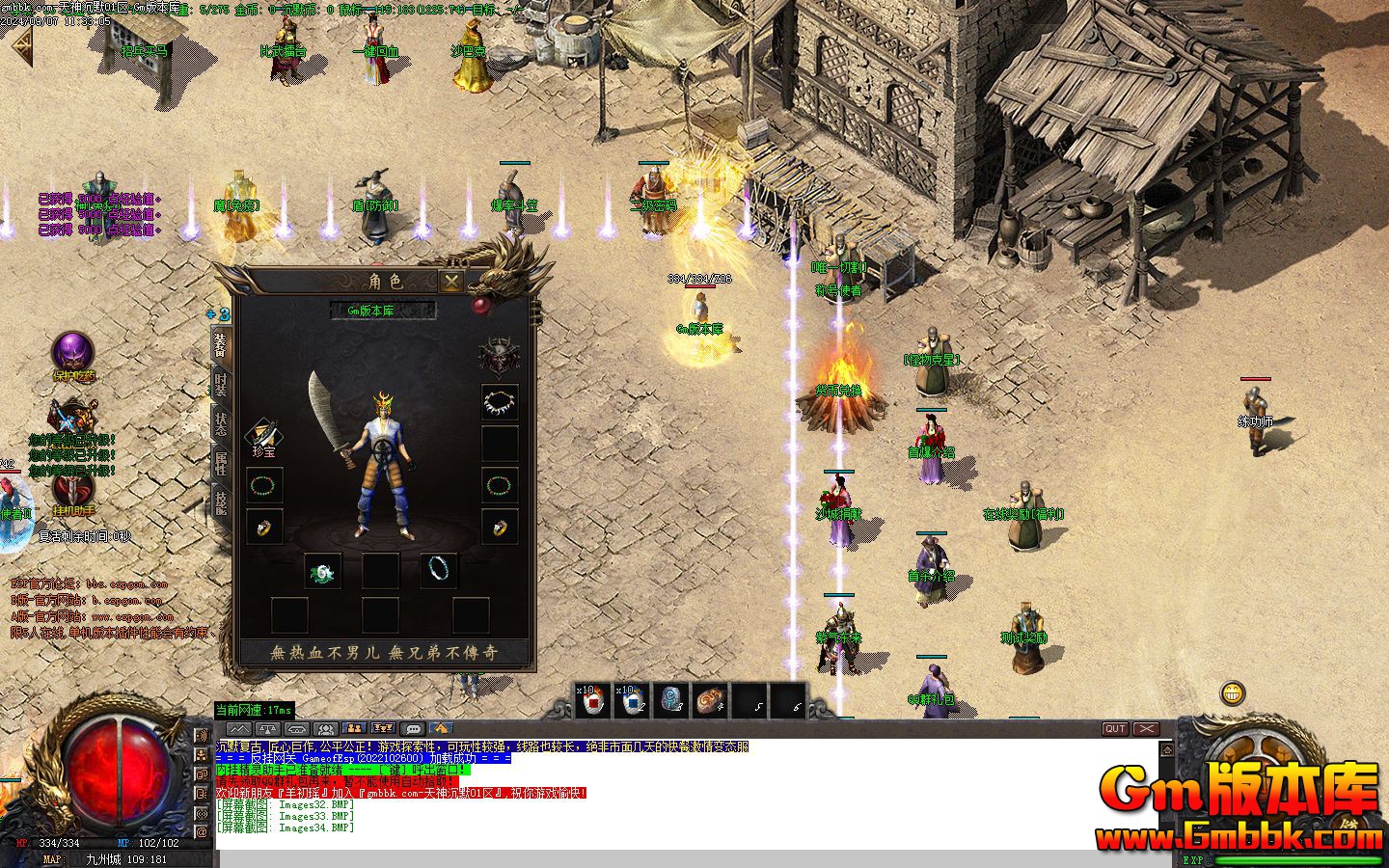Close the 角色 character panel
The width and height of the screenshot is (1389, 868).
click(450, 281)
